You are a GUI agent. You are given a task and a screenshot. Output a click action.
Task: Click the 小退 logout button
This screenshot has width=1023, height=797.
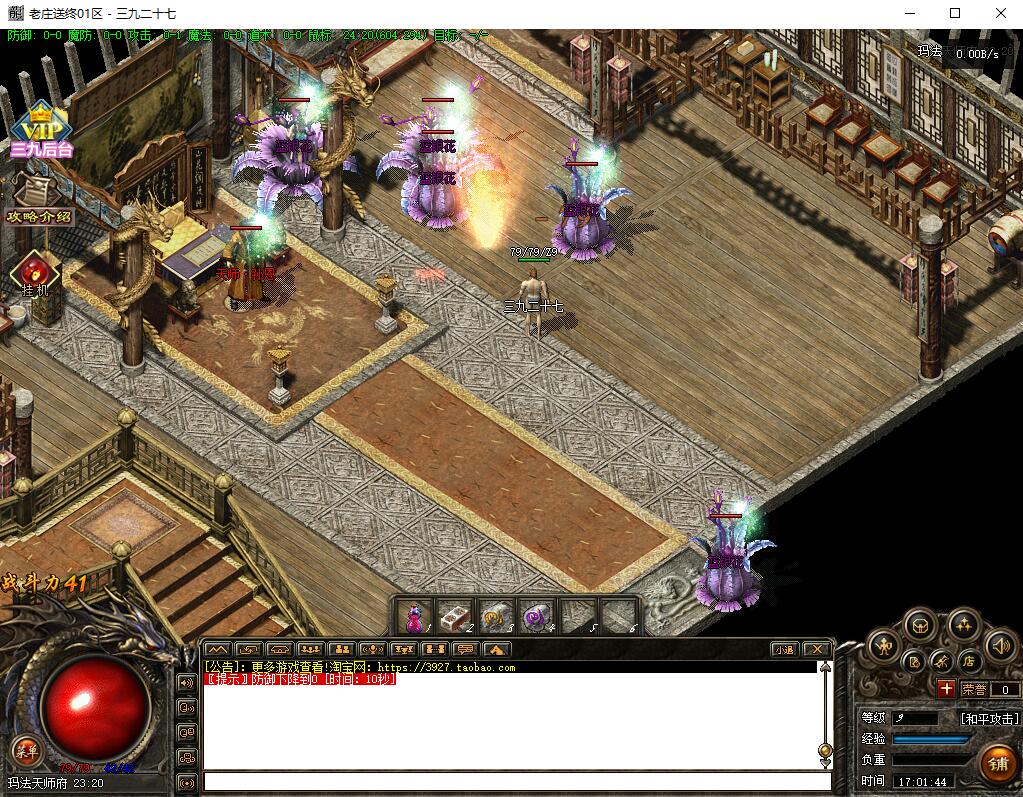pos(783,649)
